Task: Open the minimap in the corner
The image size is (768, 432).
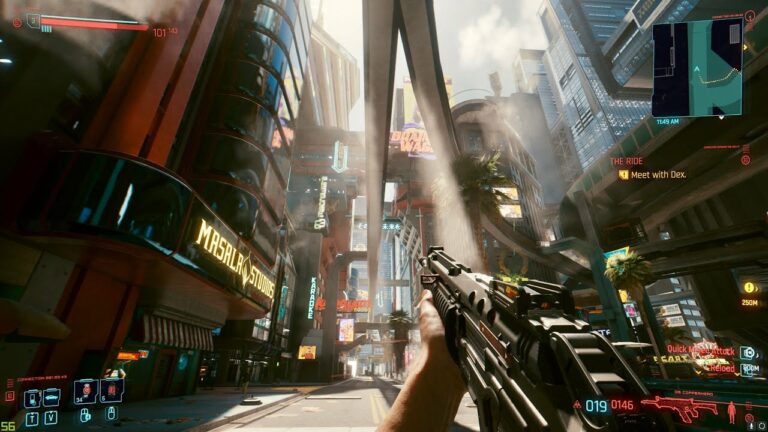Action: click(x=696, y=69)
